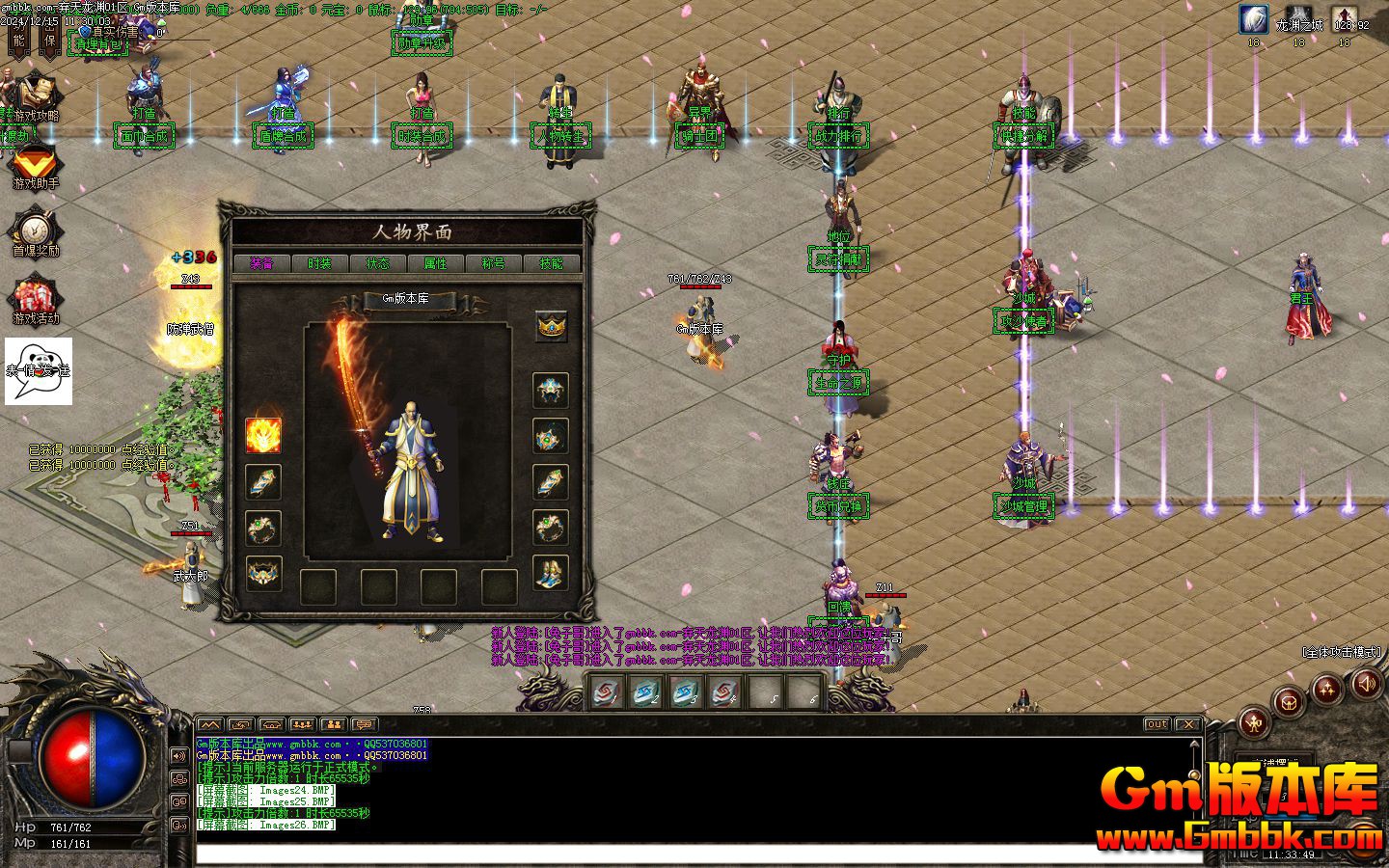Viewport: 1389px width, 868px height.
Task: Switch to the 时装 tab
Action: pos(319,263)
